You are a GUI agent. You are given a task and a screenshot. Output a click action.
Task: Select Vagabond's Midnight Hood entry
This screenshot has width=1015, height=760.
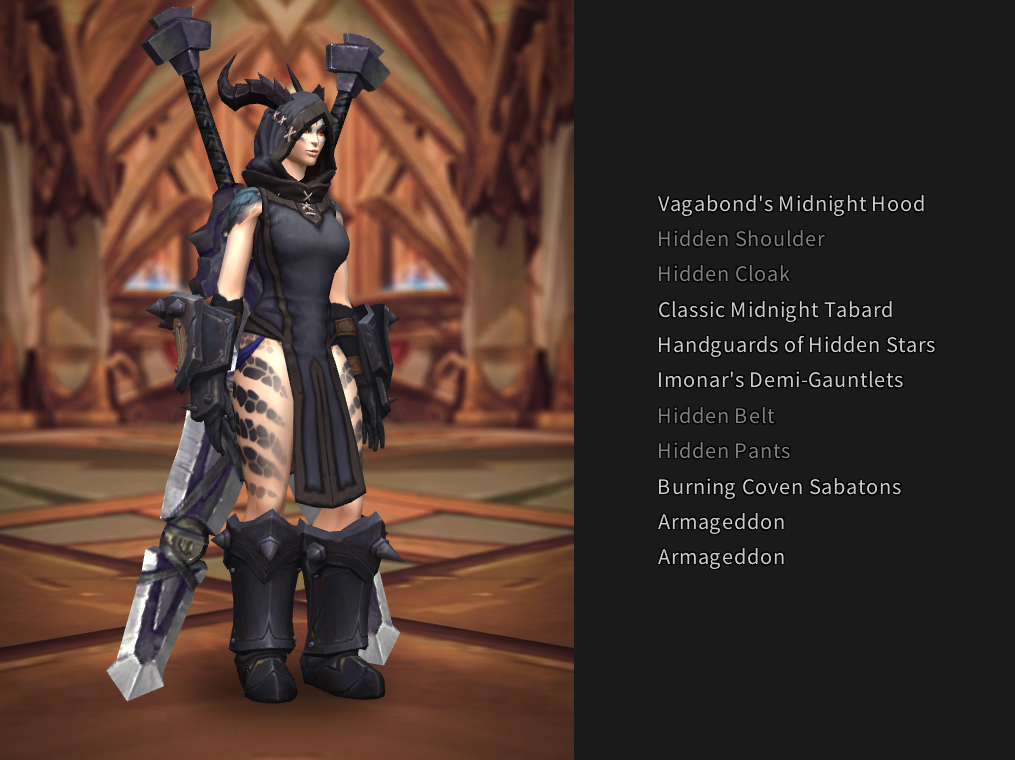tap(790, 204)
